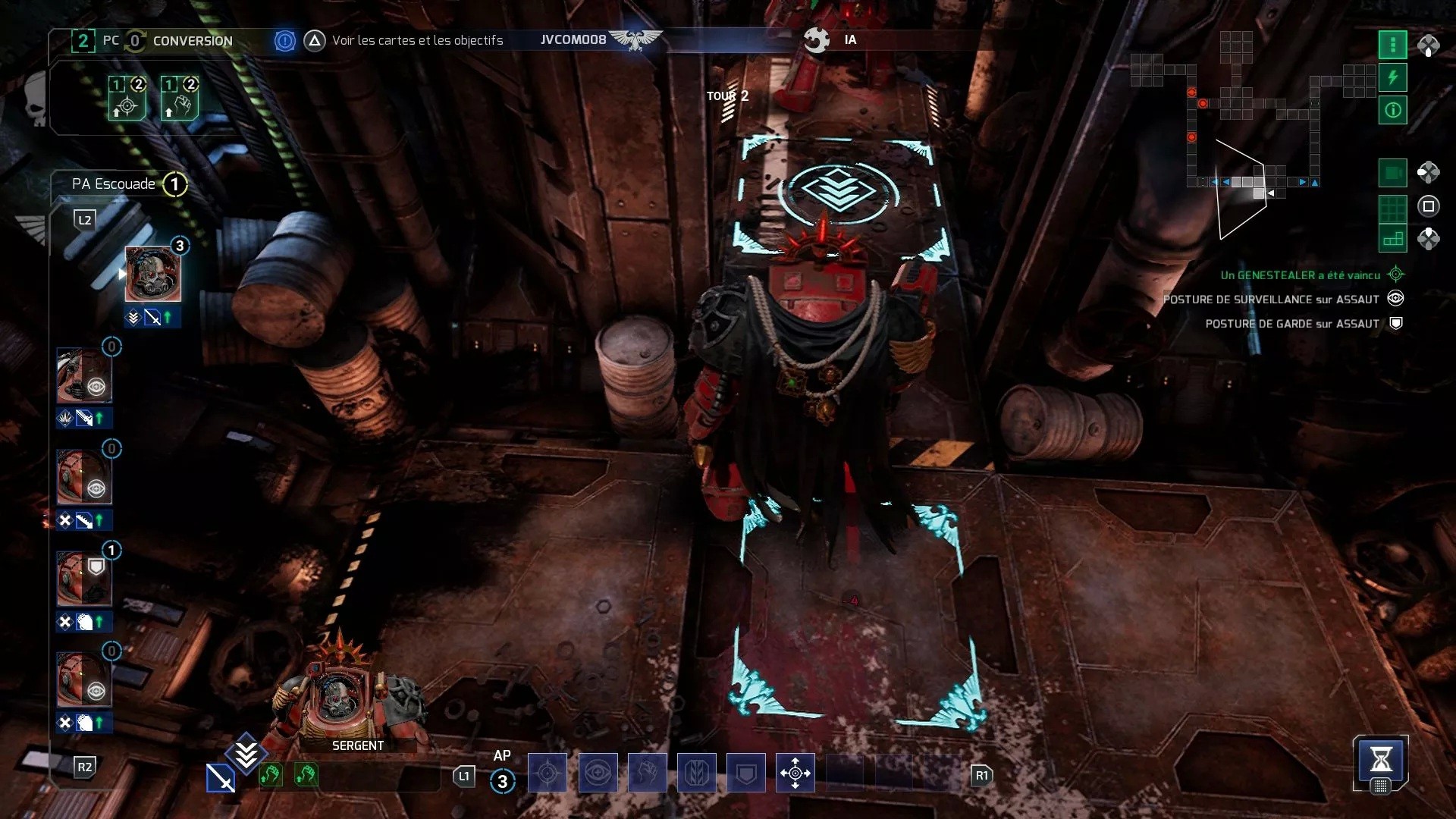Select the Overwatch crosshair action icon
The height and width of the screenshot is (819, 1456).
click(548, 773)
